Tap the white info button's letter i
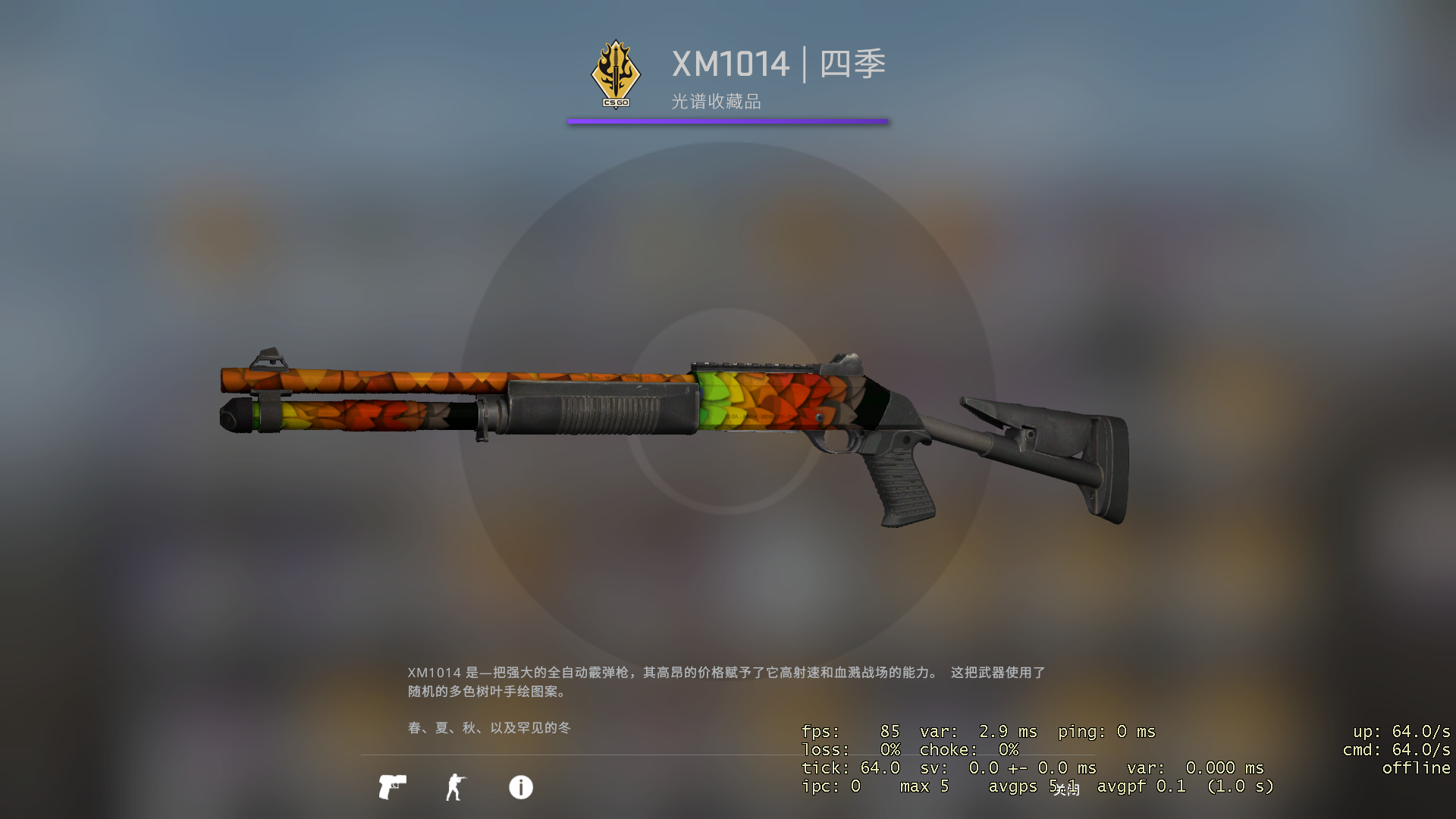 (520, 789)
